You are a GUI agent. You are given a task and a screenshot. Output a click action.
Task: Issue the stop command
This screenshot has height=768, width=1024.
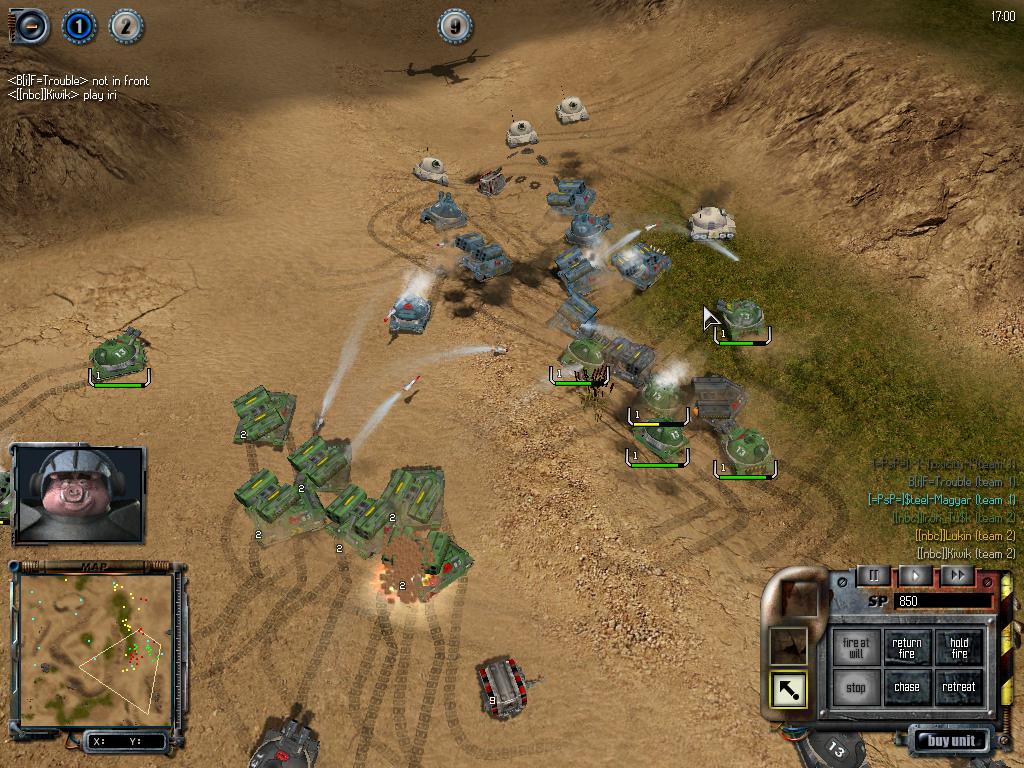[x=856, y=688]
